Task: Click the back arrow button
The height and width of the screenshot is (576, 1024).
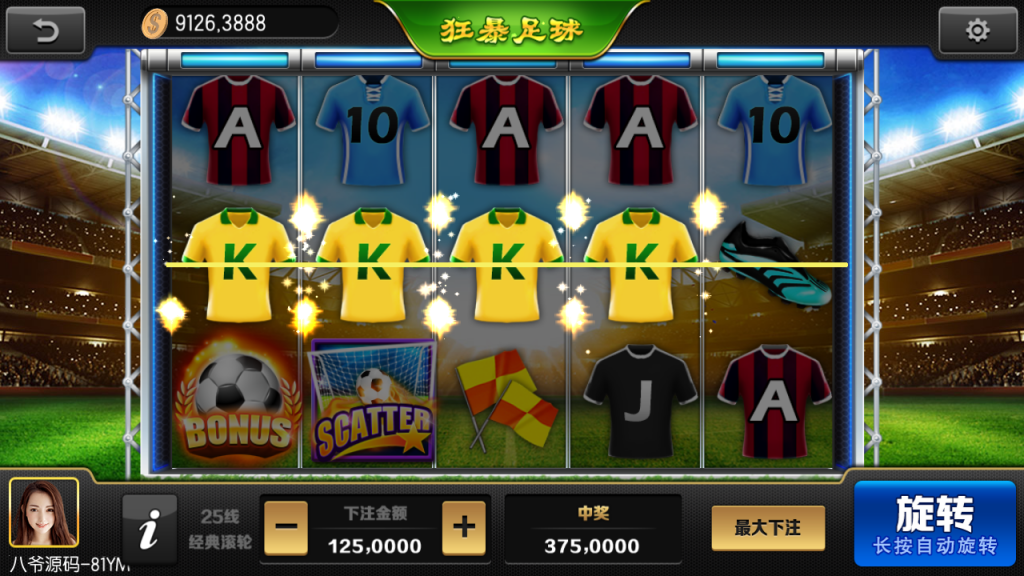Action: [x=46, y=30]
